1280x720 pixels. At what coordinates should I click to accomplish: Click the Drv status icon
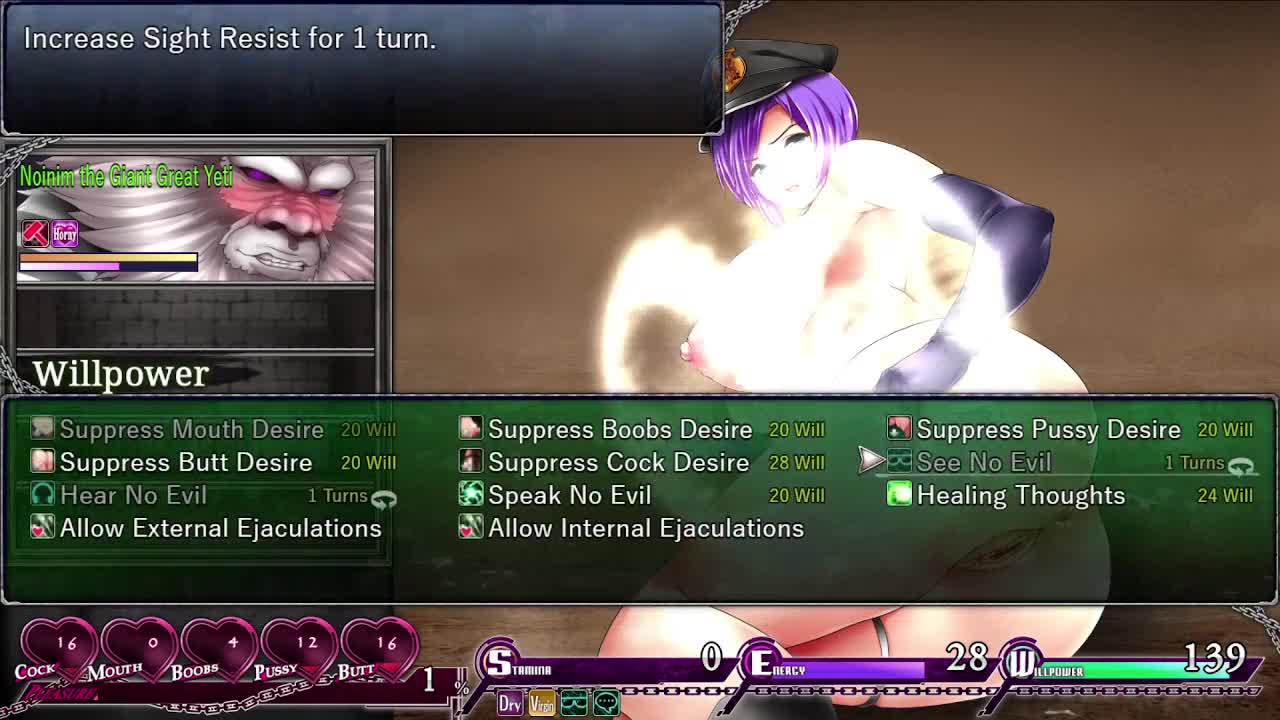click(x=510, y=704)
